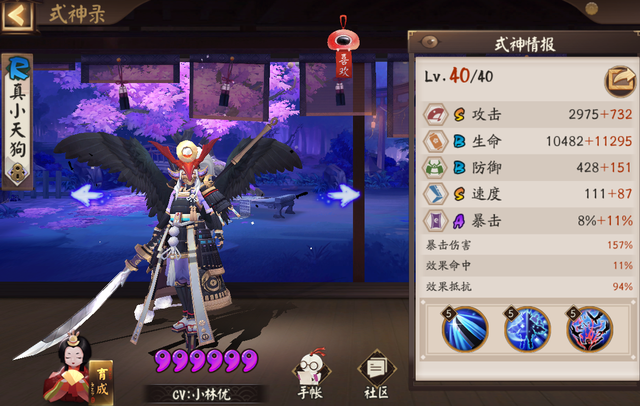This screenshot has height=406, width=640.
Task: Click the share arrow in 式神情报 panel
Action: (x=616, y=79)
